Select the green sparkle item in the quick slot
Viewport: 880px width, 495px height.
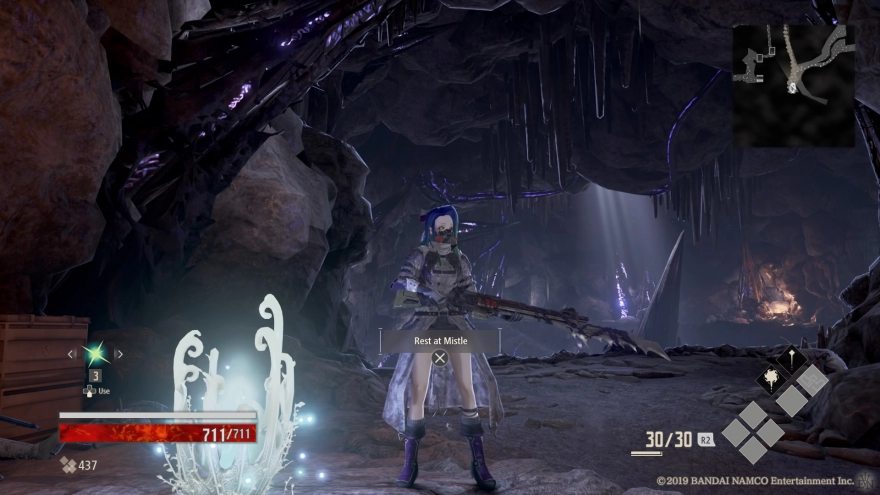(95, 353)
